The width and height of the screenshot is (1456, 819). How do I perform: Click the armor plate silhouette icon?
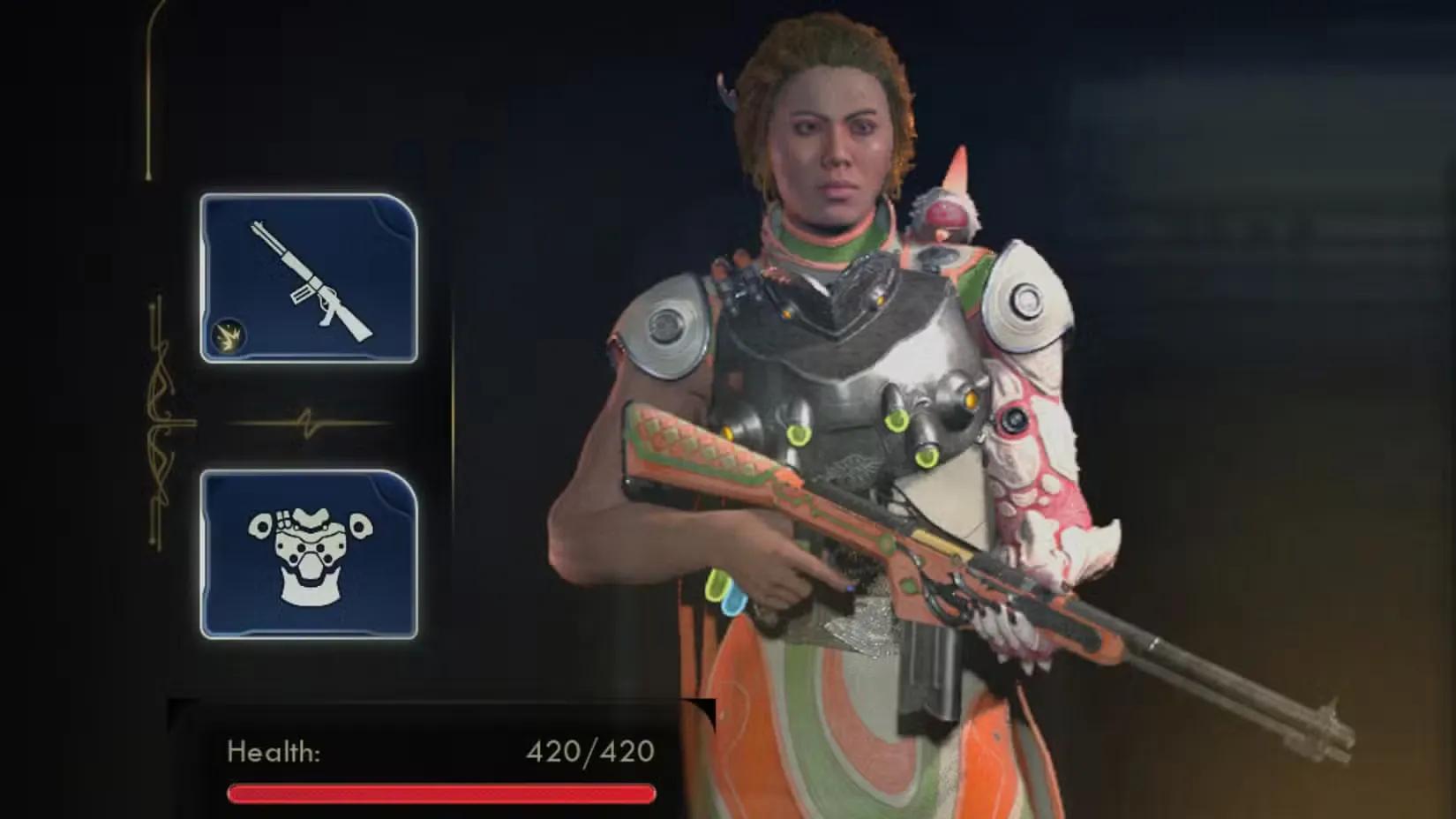(x=309, y=552)
